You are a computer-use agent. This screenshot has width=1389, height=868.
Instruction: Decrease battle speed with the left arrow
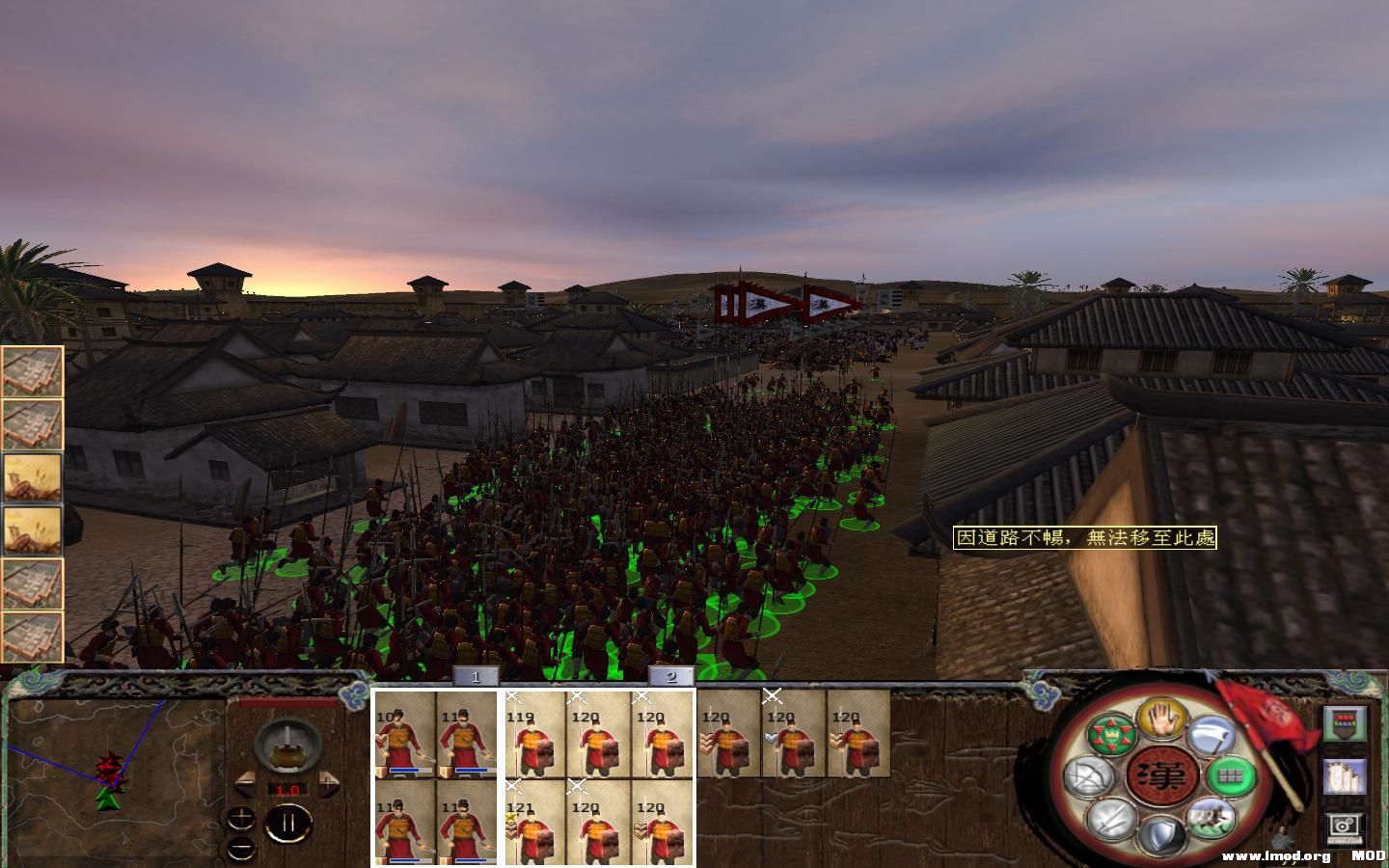(244, 783)
